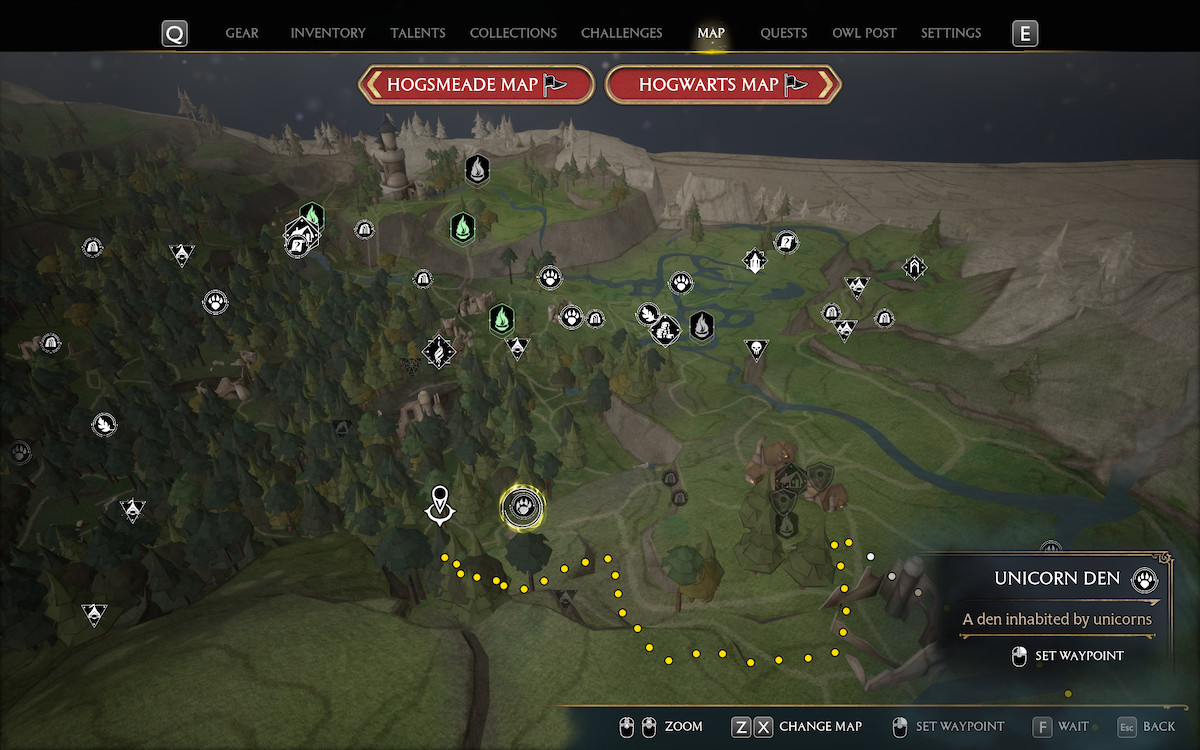Image resolution: width=1200 pixels, height=750 pixels.
Task: Click the white player location pin
Action: coord(439,504)
